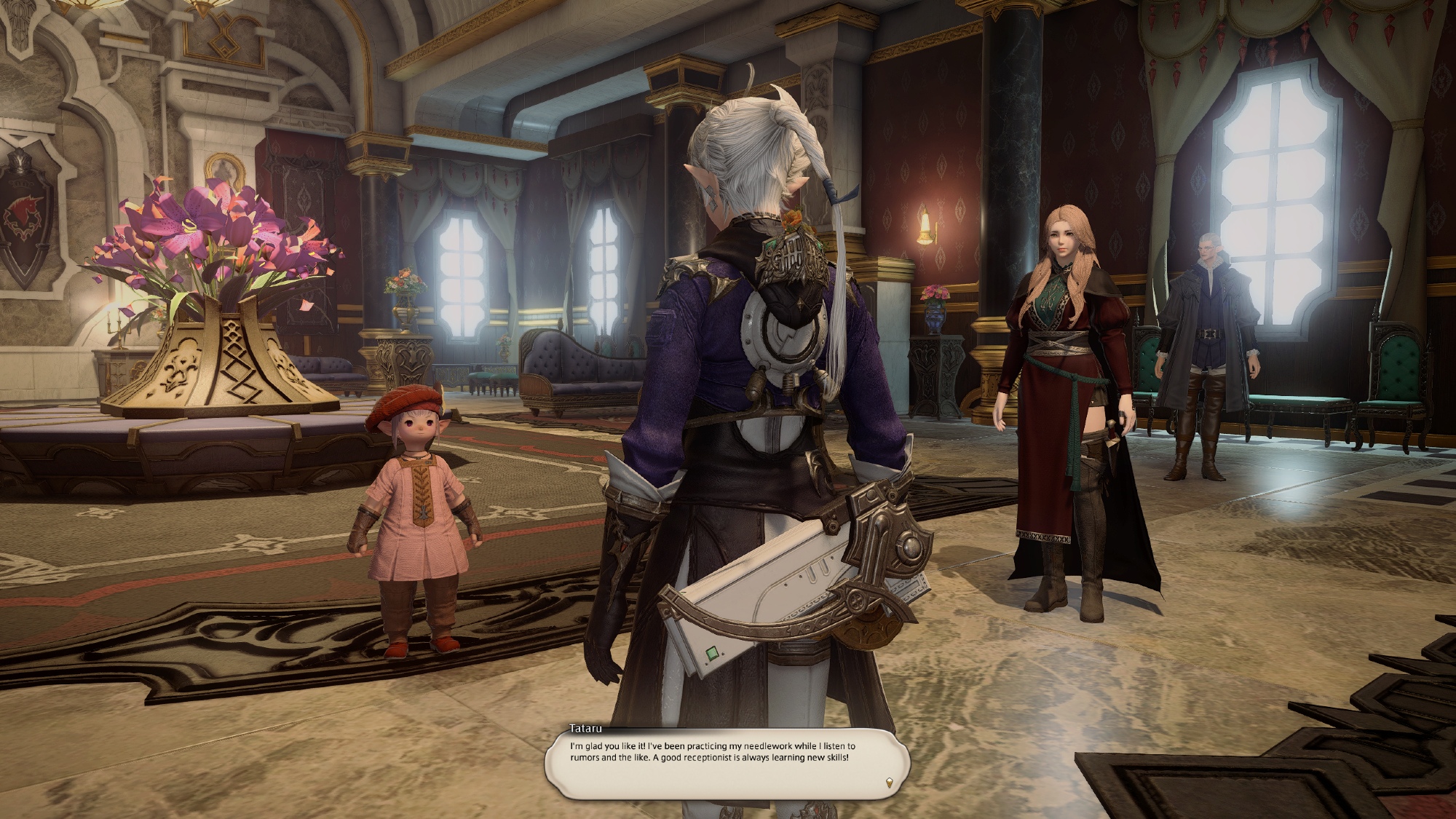Advance Tataru's dialogue box
The image size is (1456, 819).
tap(727, 764)
